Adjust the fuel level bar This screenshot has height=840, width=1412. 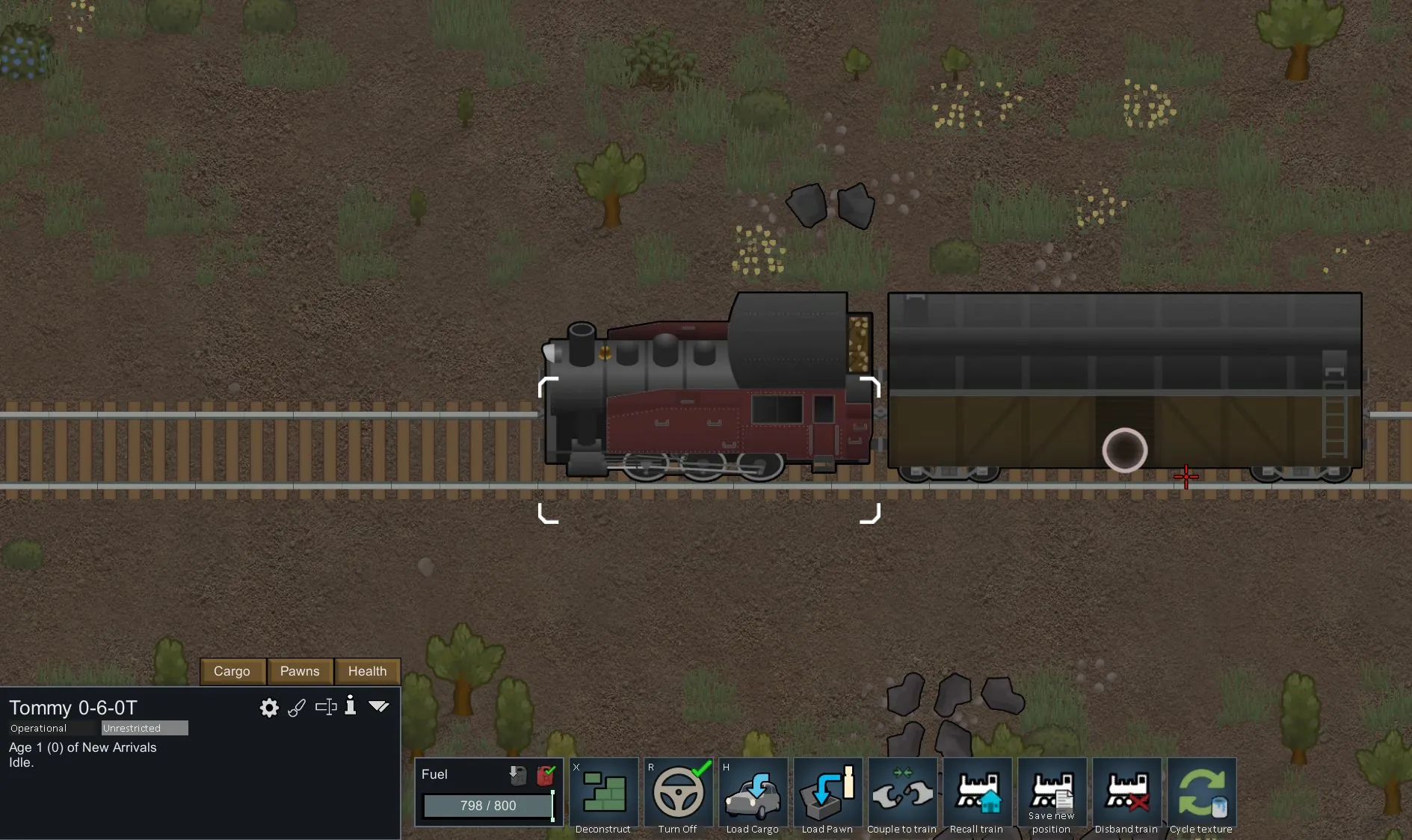tap(488, 806)
